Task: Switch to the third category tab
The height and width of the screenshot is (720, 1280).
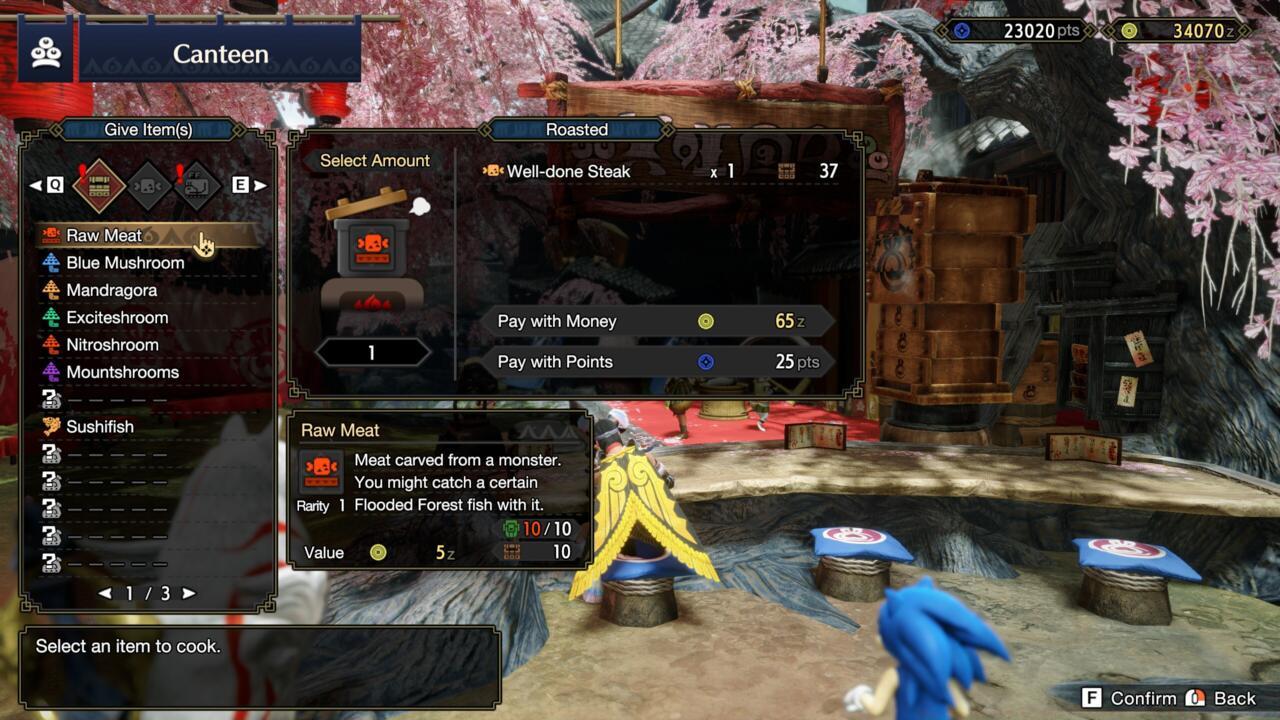Action: click(x=197, y=185)
